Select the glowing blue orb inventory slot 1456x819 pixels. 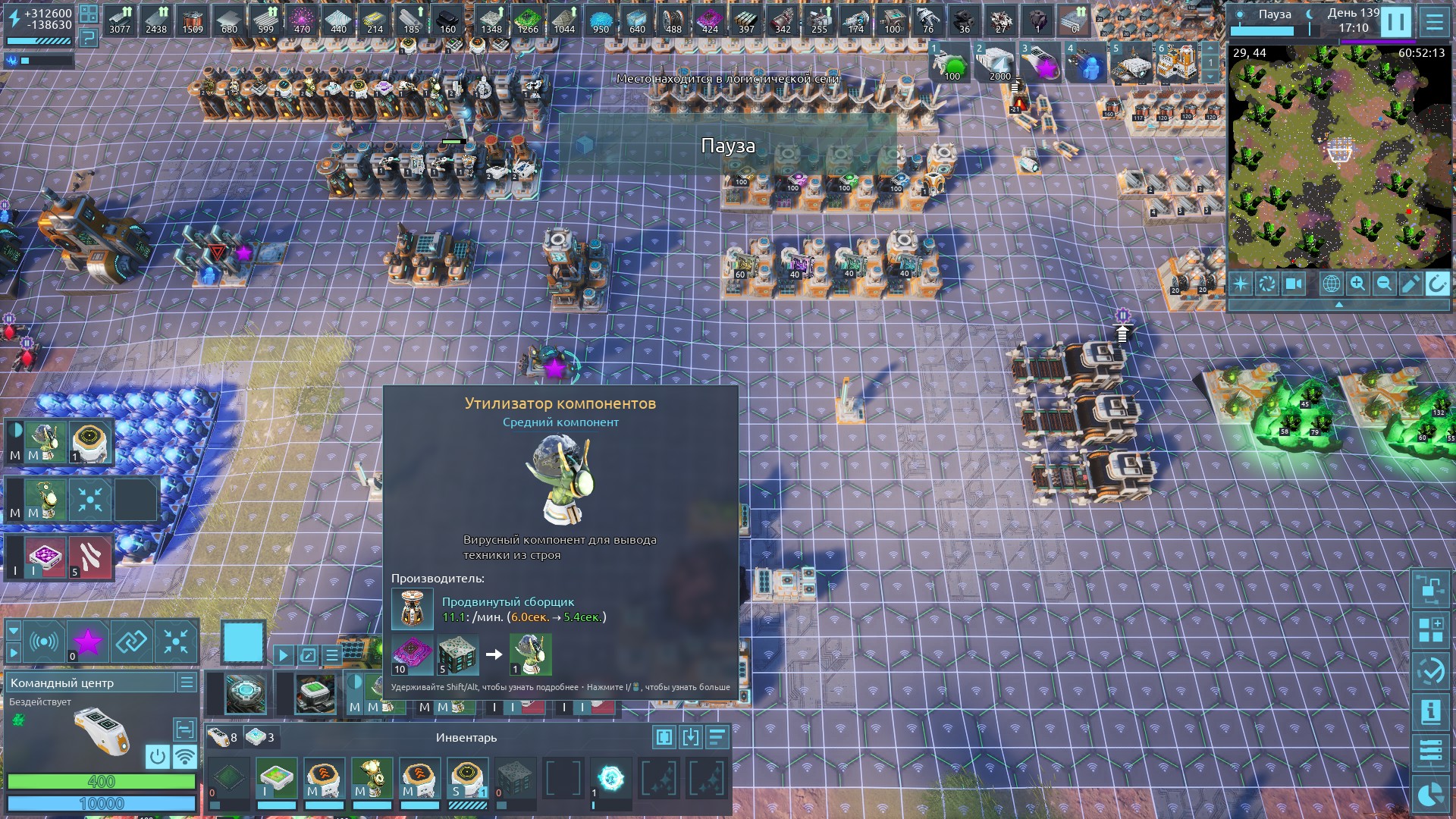click(610, 777)
